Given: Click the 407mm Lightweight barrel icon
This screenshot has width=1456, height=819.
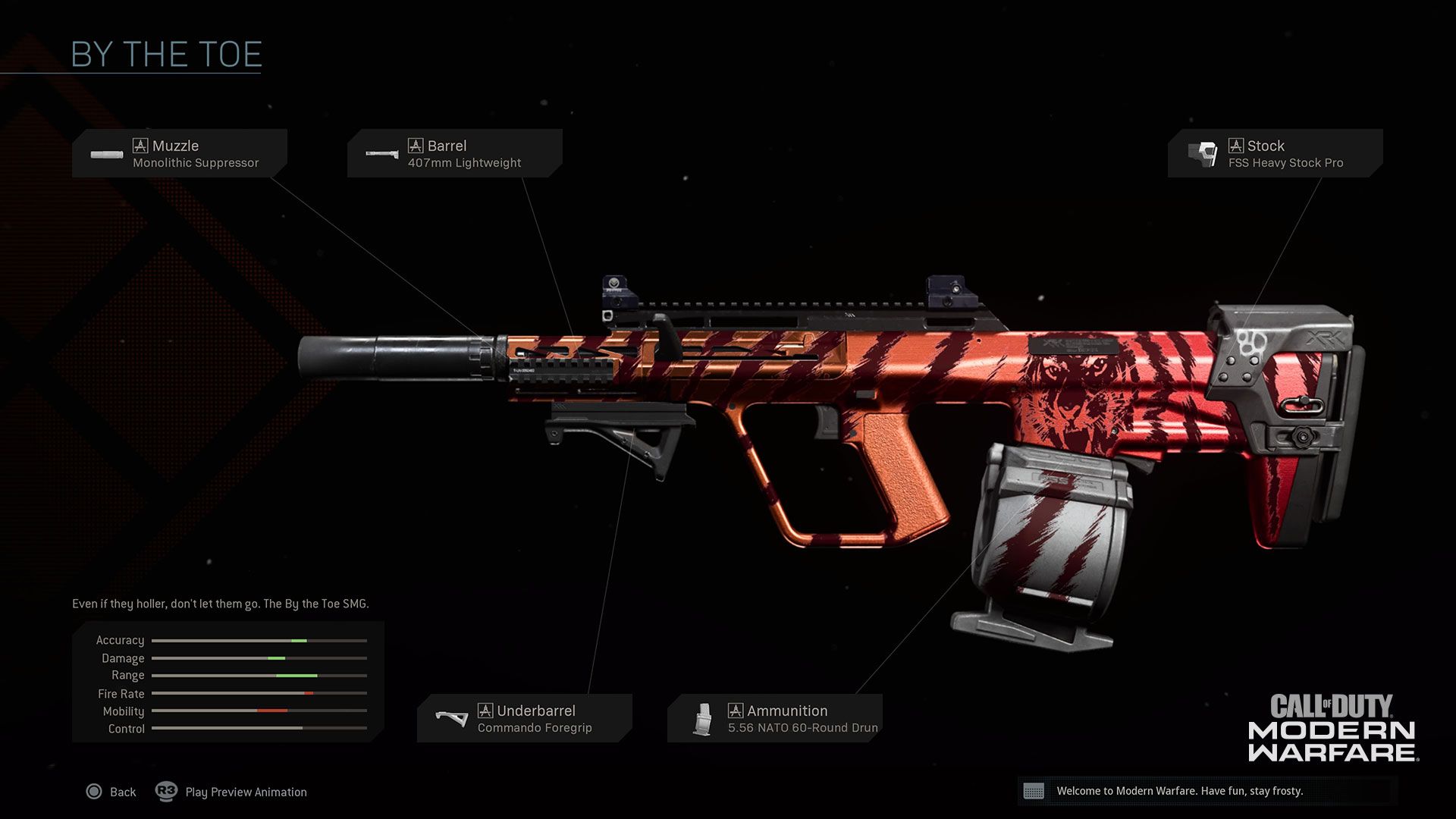Looking at the screenshot, I should [382, 152].
